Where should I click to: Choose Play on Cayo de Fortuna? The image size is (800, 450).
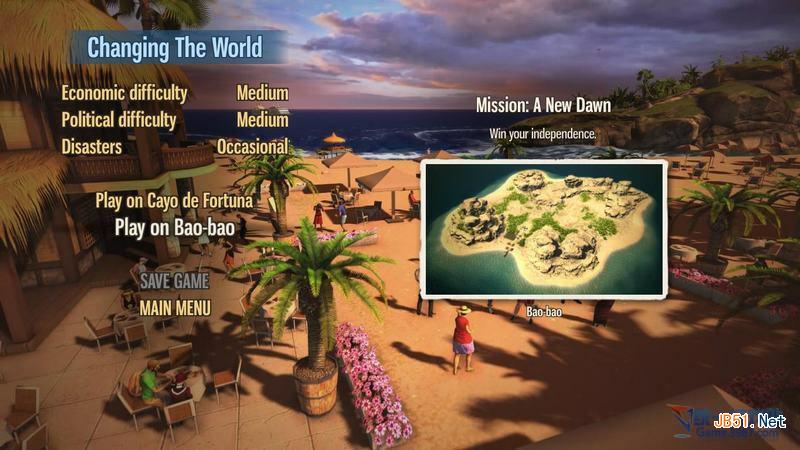coord(174,201)
